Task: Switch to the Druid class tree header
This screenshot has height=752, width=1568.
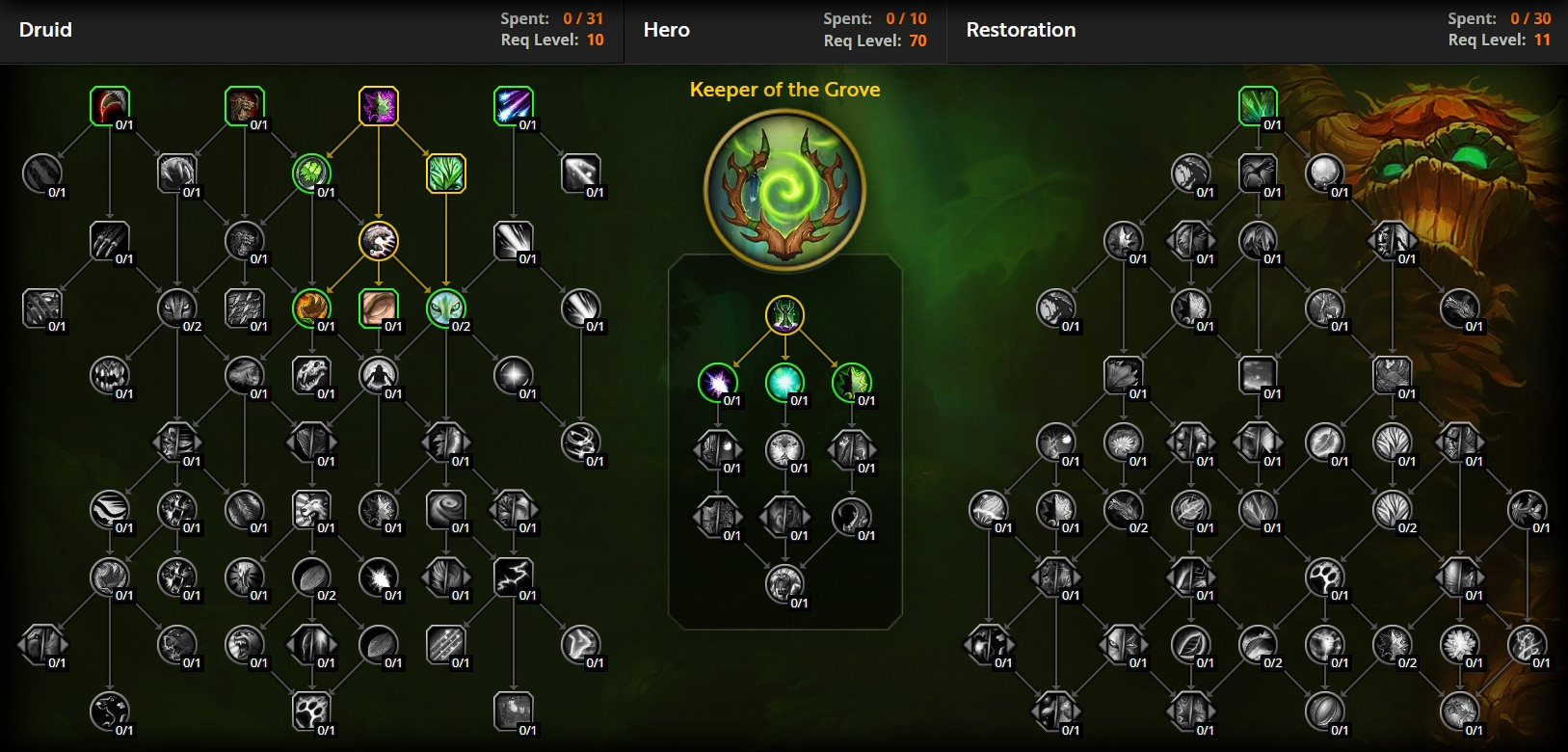Action: 45,30
